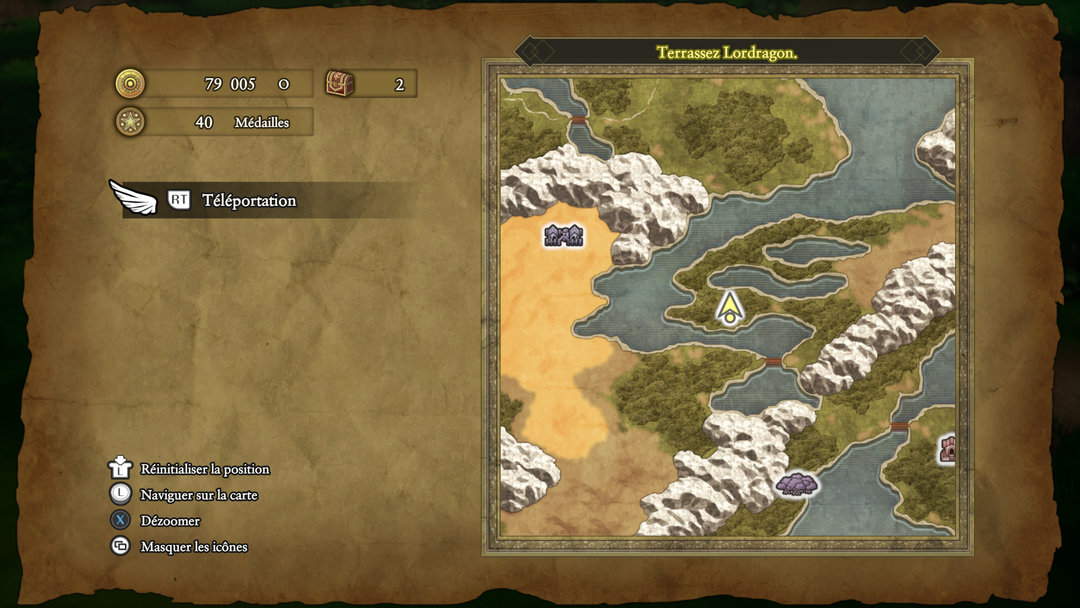The image size is (1080, 608).
Task: Select the purple cave marker on the map
Action: pyautogui.click(x=797, y=484)
